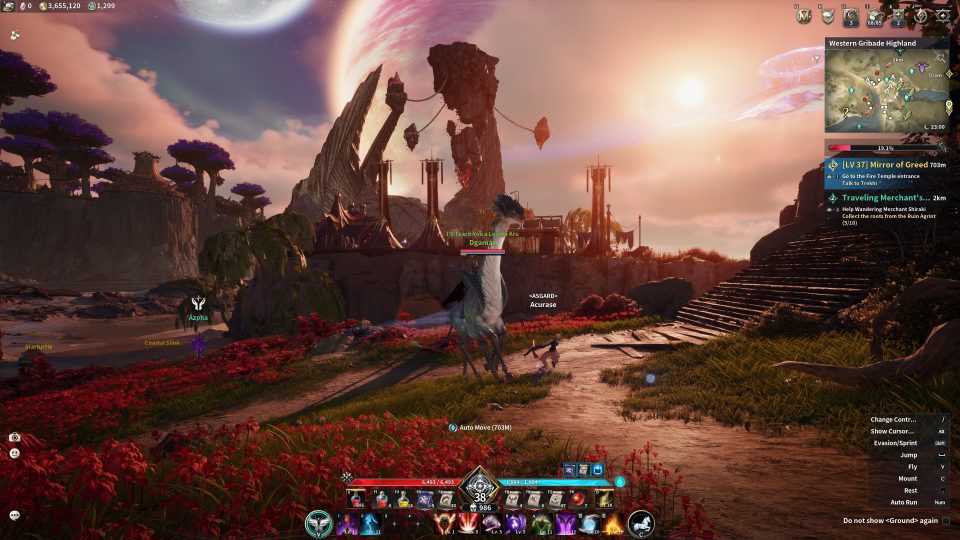This screenshot has width=960, height=540.
Task: Click the Auto Move indicator
Action: 482,427
